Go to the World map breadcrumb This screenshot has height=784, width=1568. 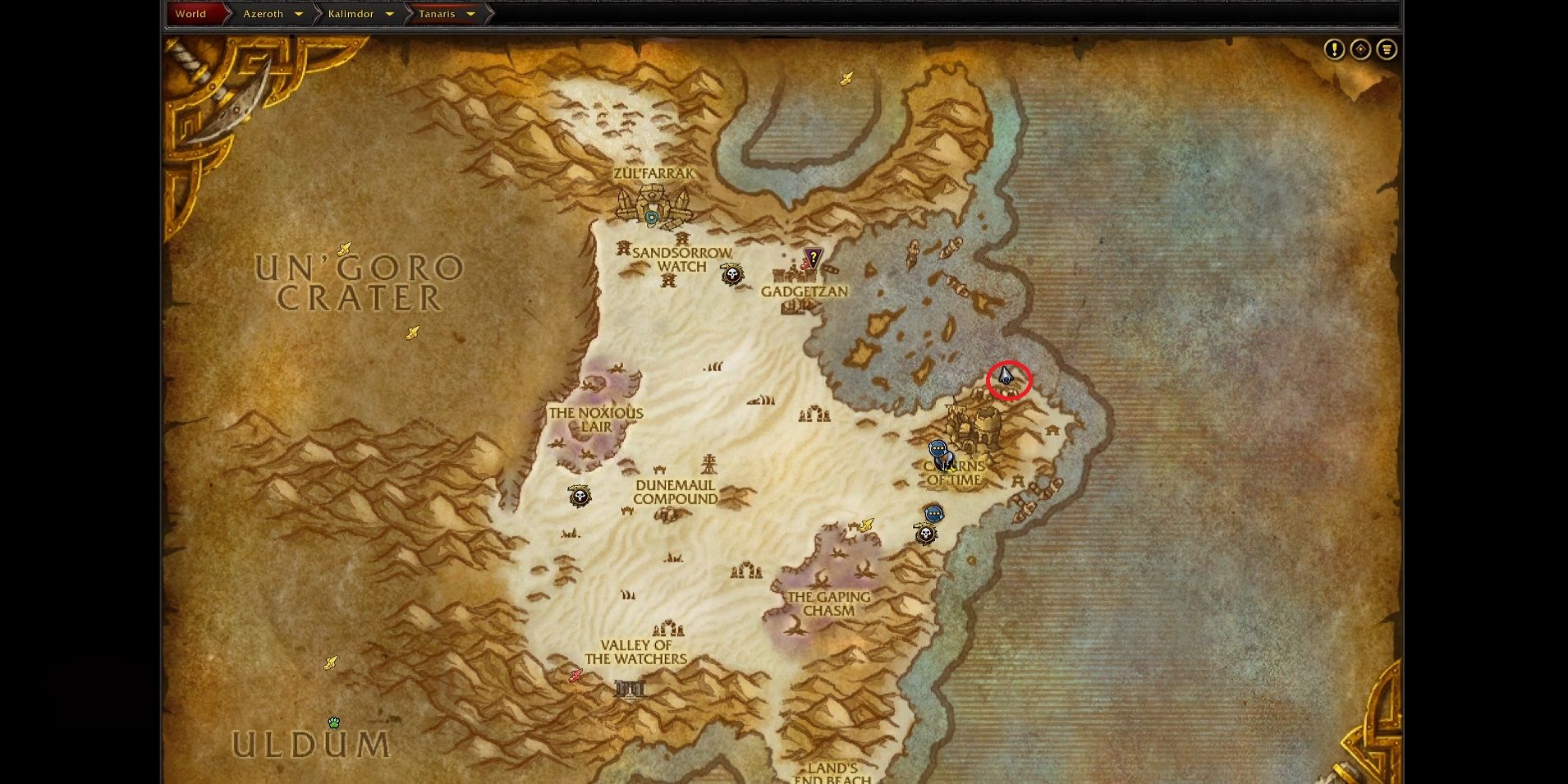[x=190, y=14]
